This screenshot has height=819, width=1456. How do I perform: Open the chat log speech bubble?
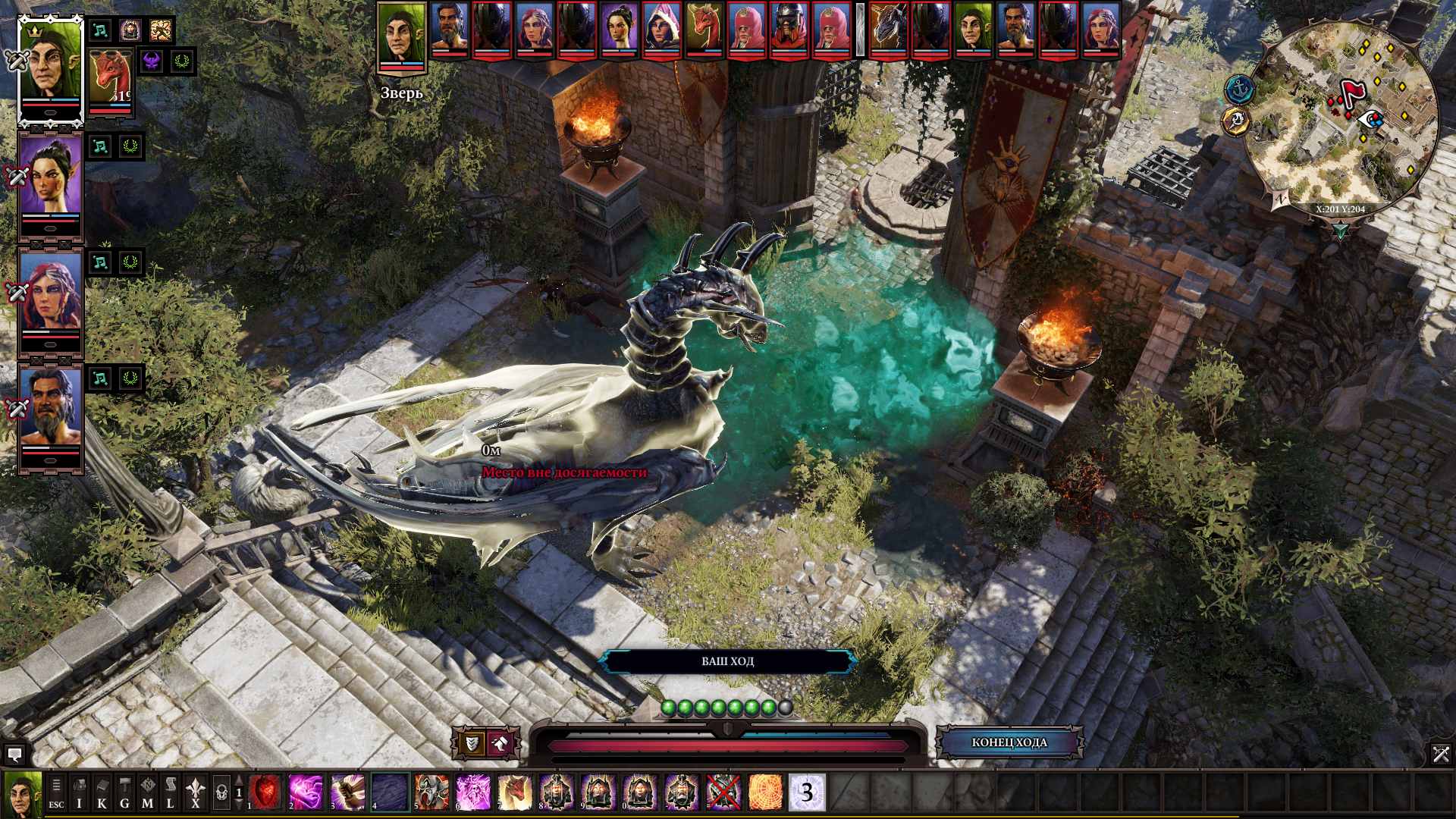(14, 755)
